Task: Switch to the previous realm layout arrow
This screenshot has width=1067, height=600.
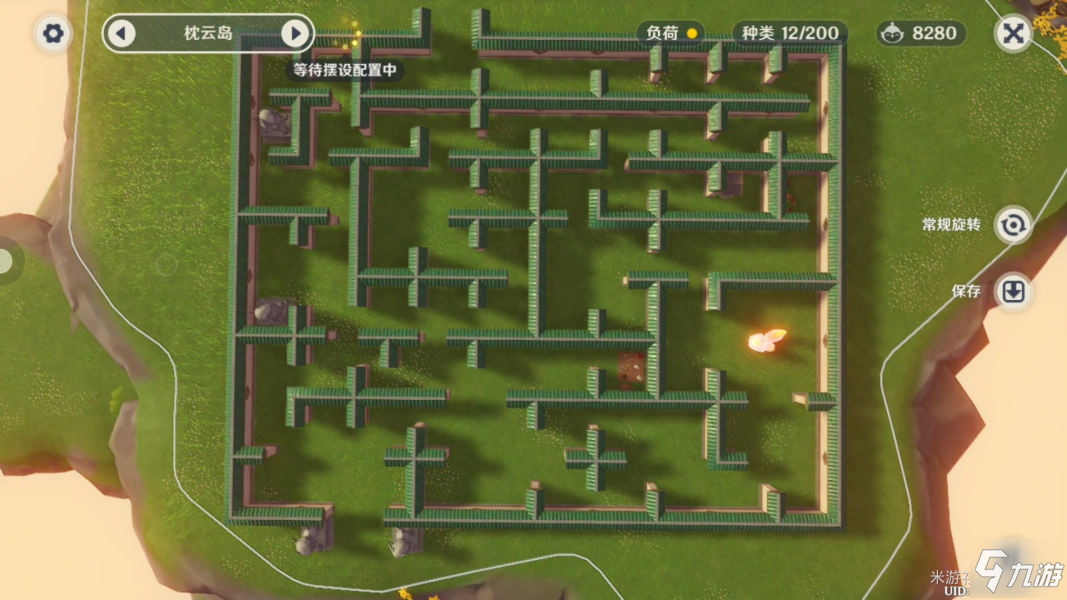Action: (x=121, y=34)
